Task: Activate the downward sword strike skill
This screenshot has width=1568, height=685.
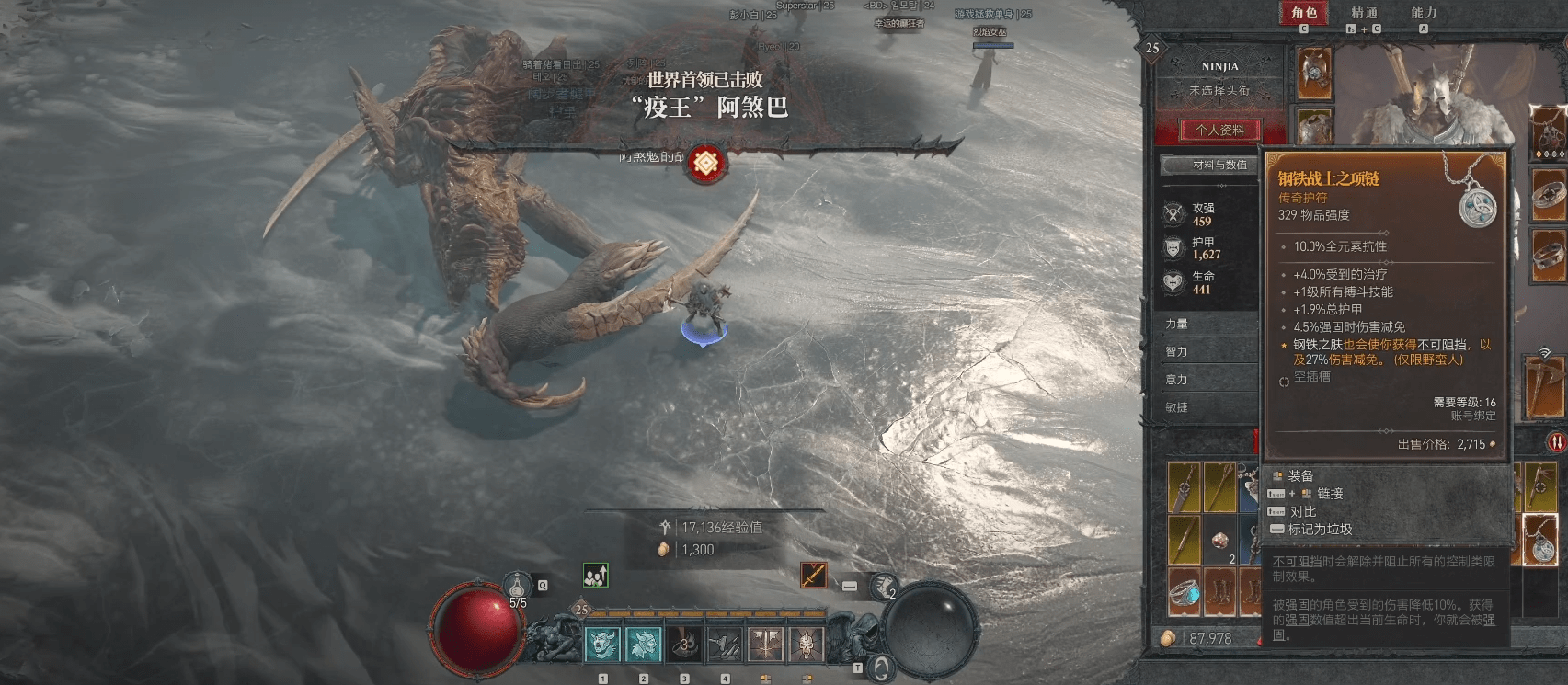Action: pos(766,645)
